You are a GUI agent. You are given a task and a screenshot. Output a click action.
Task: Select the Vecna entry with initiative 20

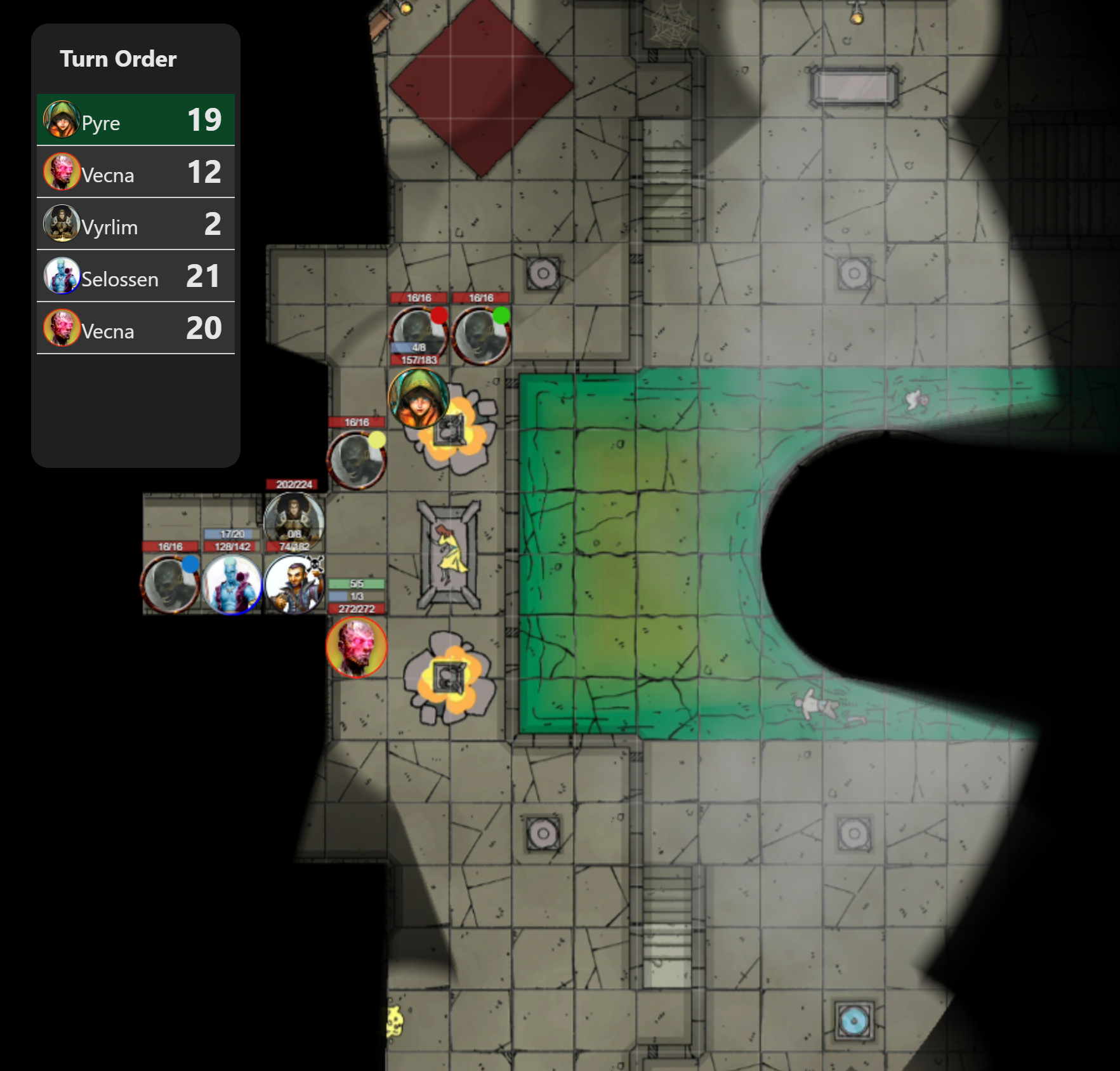click(135, 328)
